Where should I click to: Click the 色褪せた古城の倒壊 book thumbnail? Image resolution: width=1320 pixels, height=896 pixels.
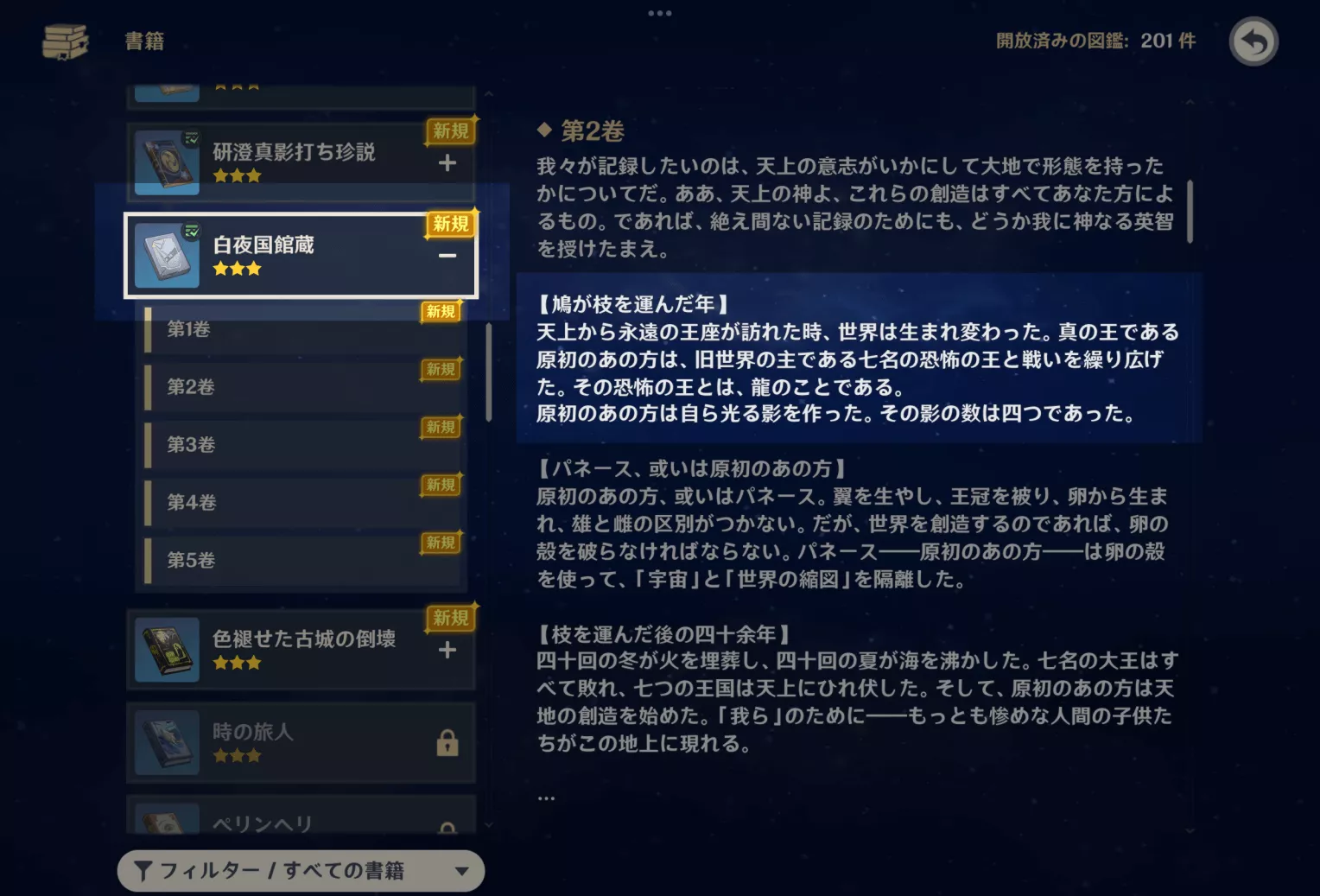coord(166,648)
